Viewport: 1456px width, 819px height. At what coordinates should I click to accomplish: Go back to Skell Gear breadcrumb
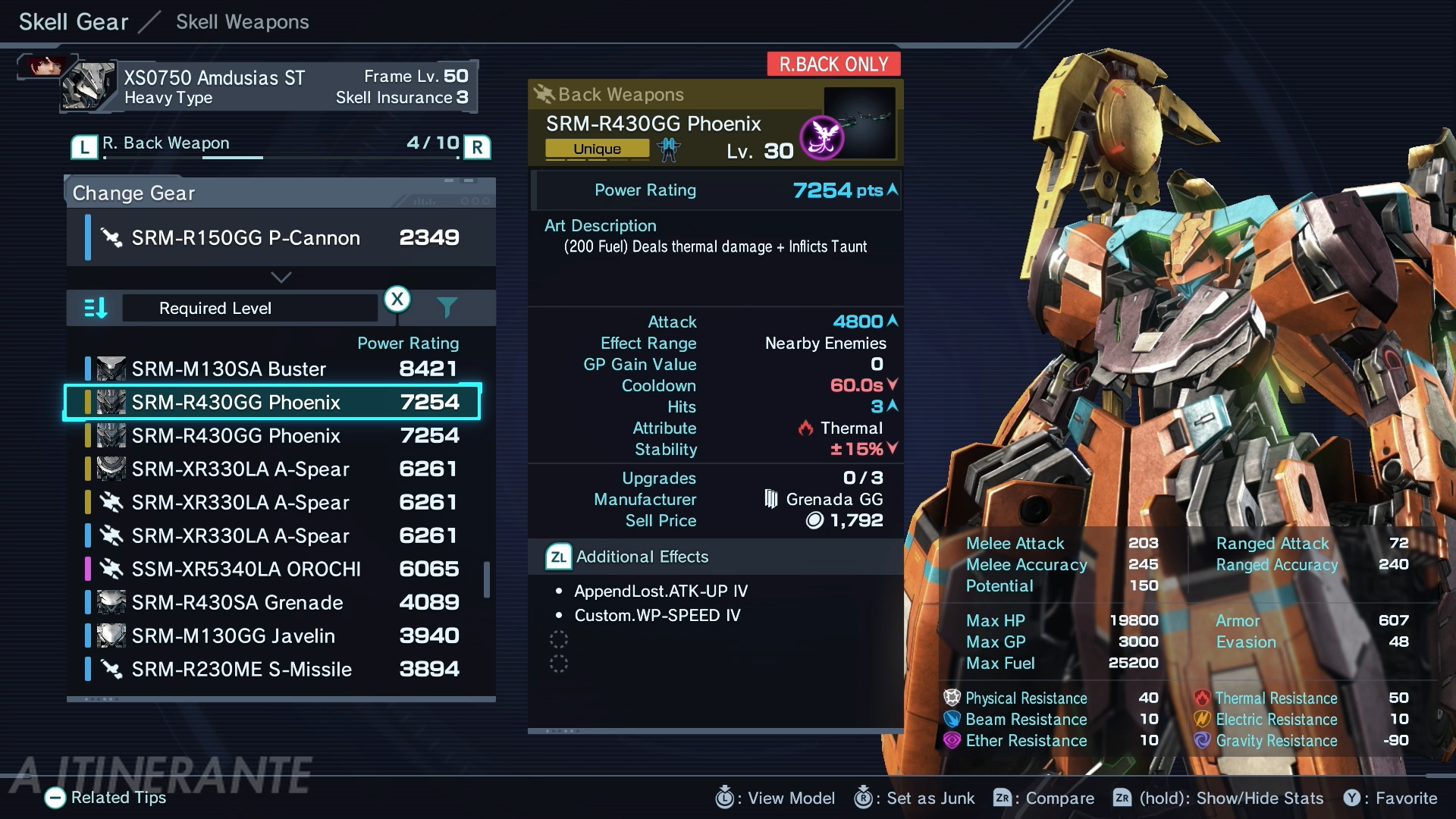(x=74, y=22)
